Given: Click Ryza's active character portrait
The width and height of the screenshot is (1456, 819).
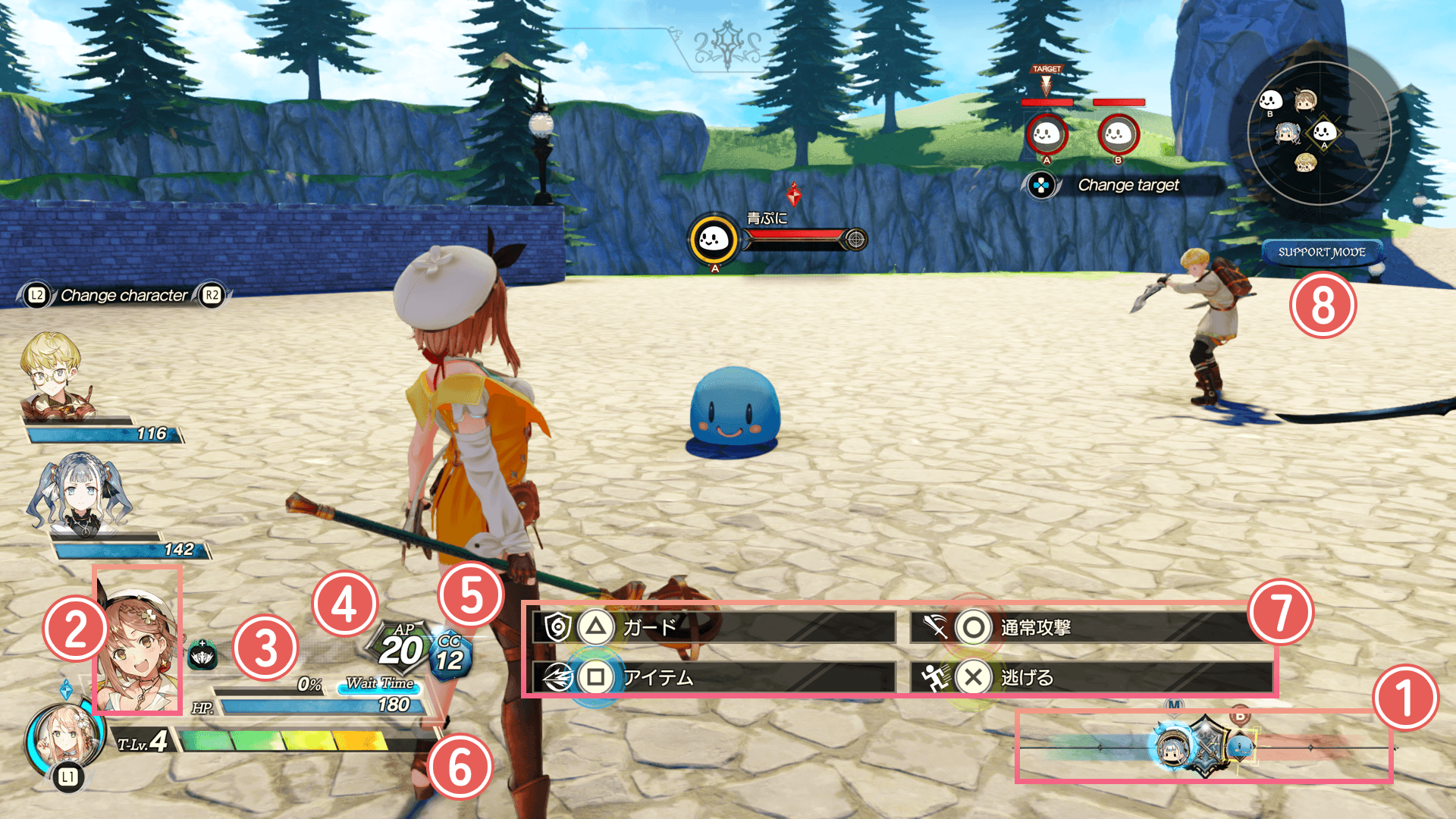Looking at the screenshot, I should click(138, 641).
